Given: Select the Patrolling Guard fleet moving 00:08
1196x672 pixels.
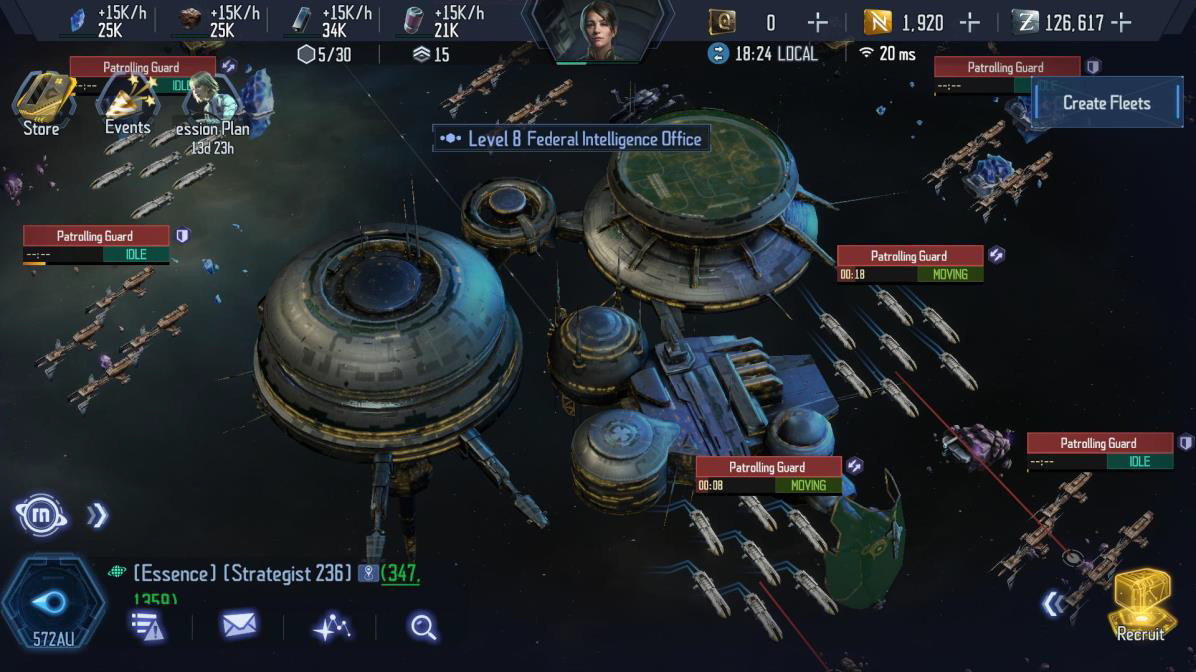Looking at the screenshot, I should click(767, 475).
